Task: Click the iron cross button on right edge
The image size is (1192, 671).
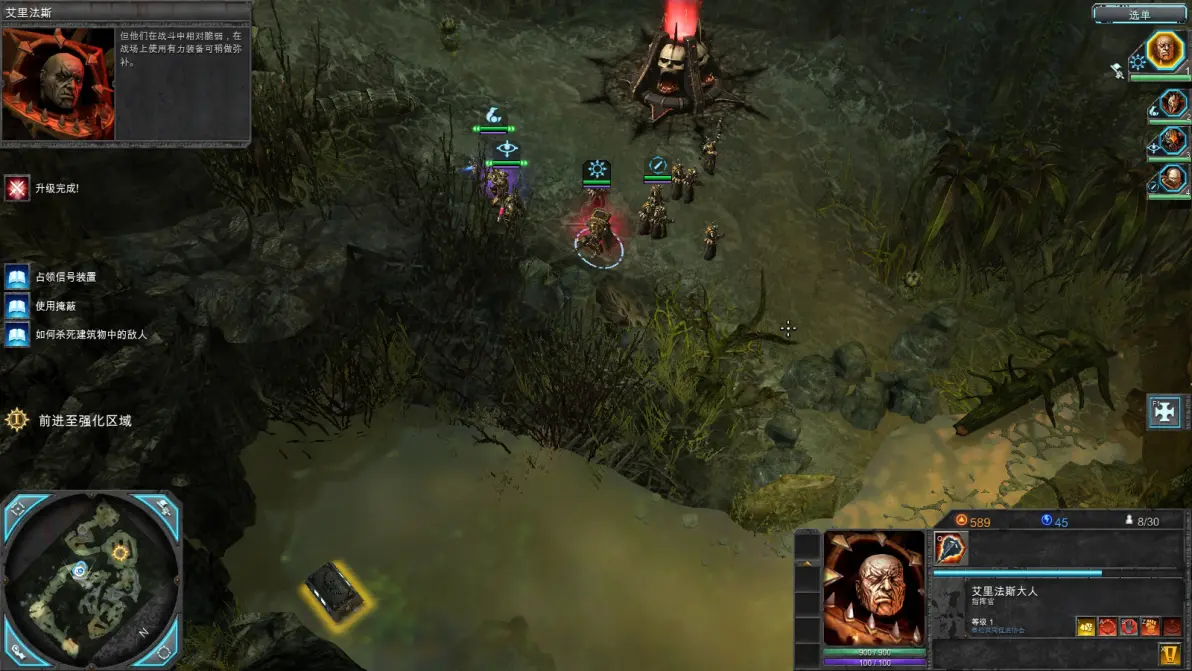Action: pos(1166,411)
